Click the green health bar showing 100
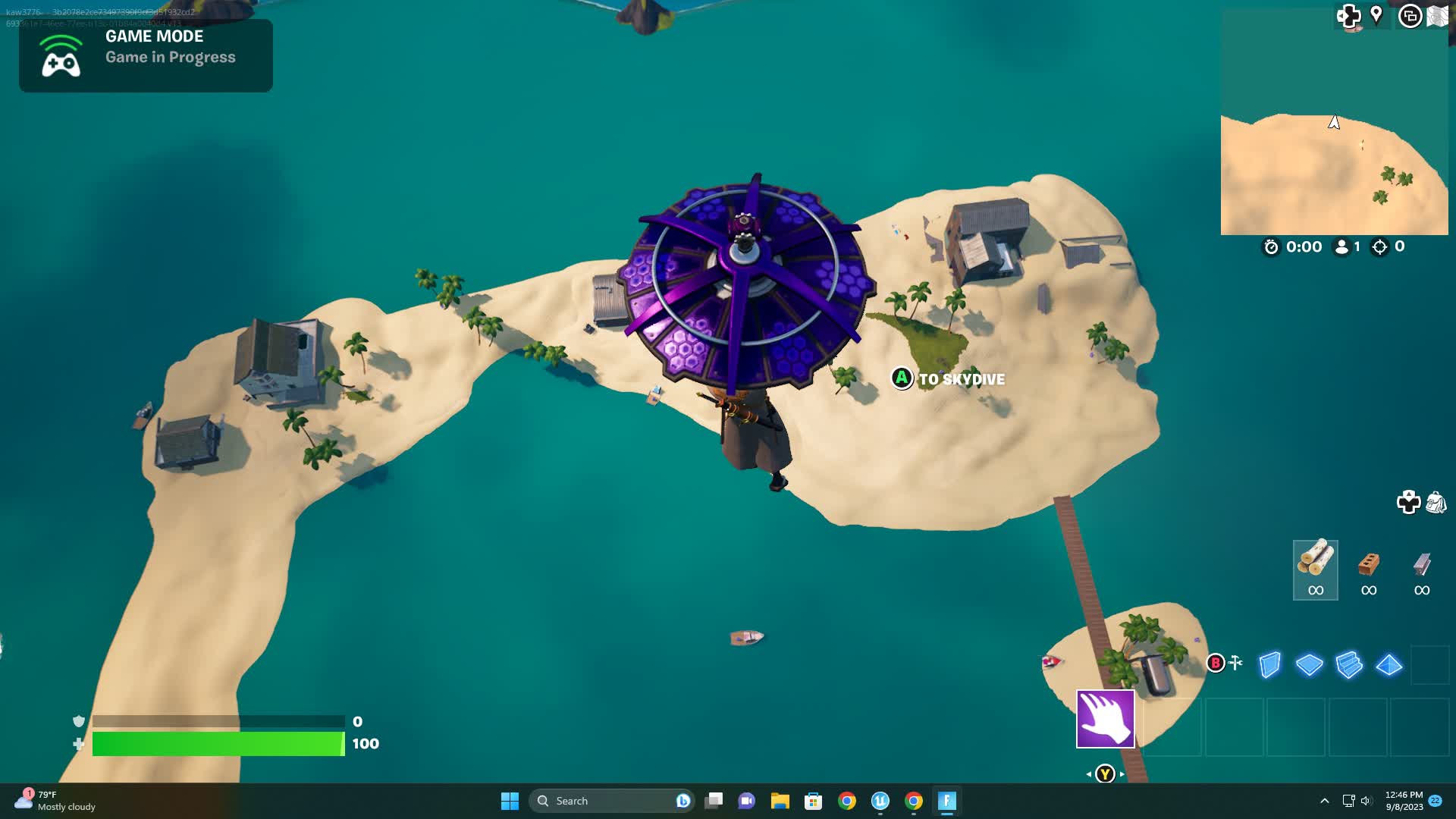The width and height of the screenshot is (1456, 819). [x=220, y=744]
